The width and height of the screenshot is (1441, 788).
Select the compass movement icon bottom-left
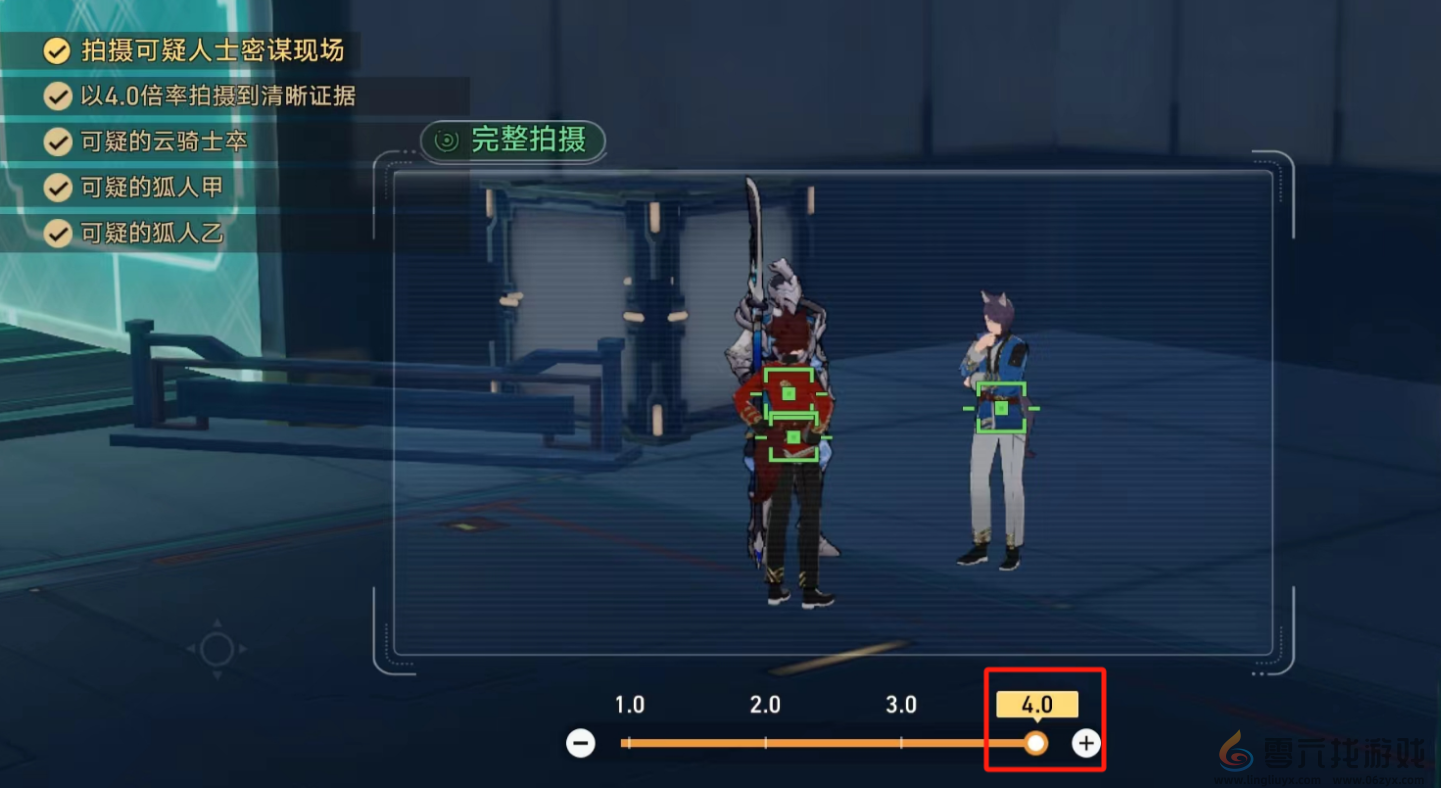click(218, 650)
